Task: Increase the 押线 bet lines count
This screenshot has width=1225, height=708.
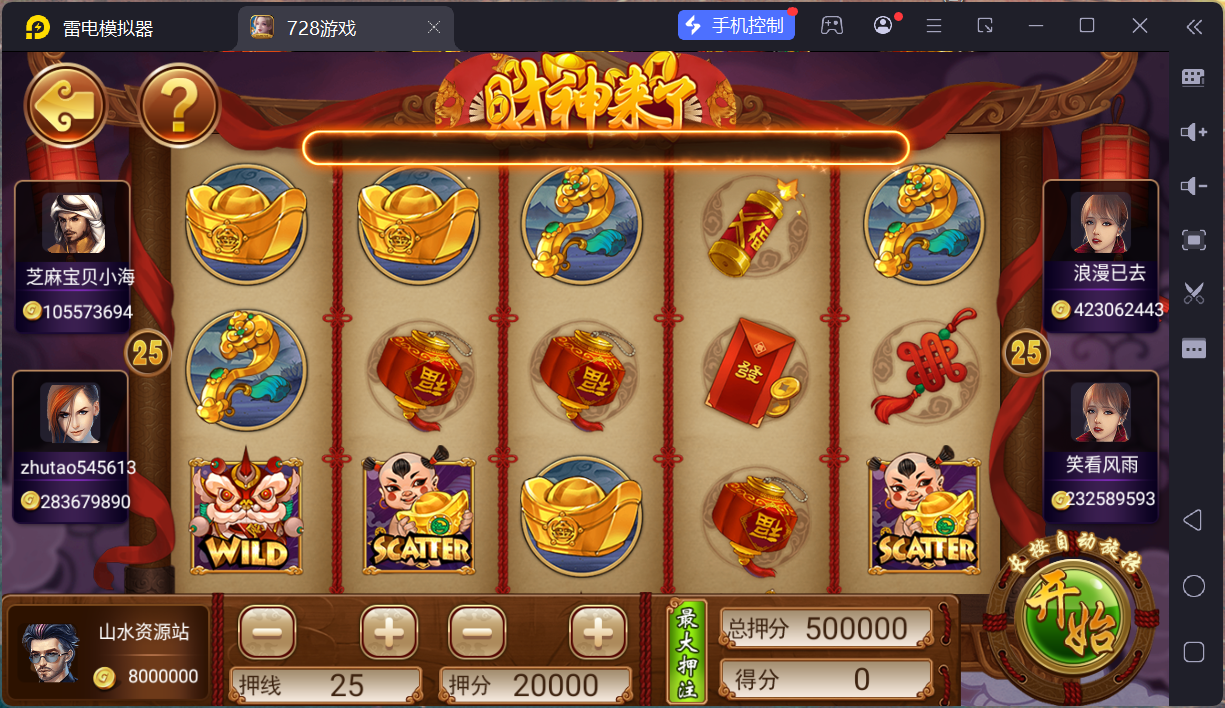Action: coord(389,632)
